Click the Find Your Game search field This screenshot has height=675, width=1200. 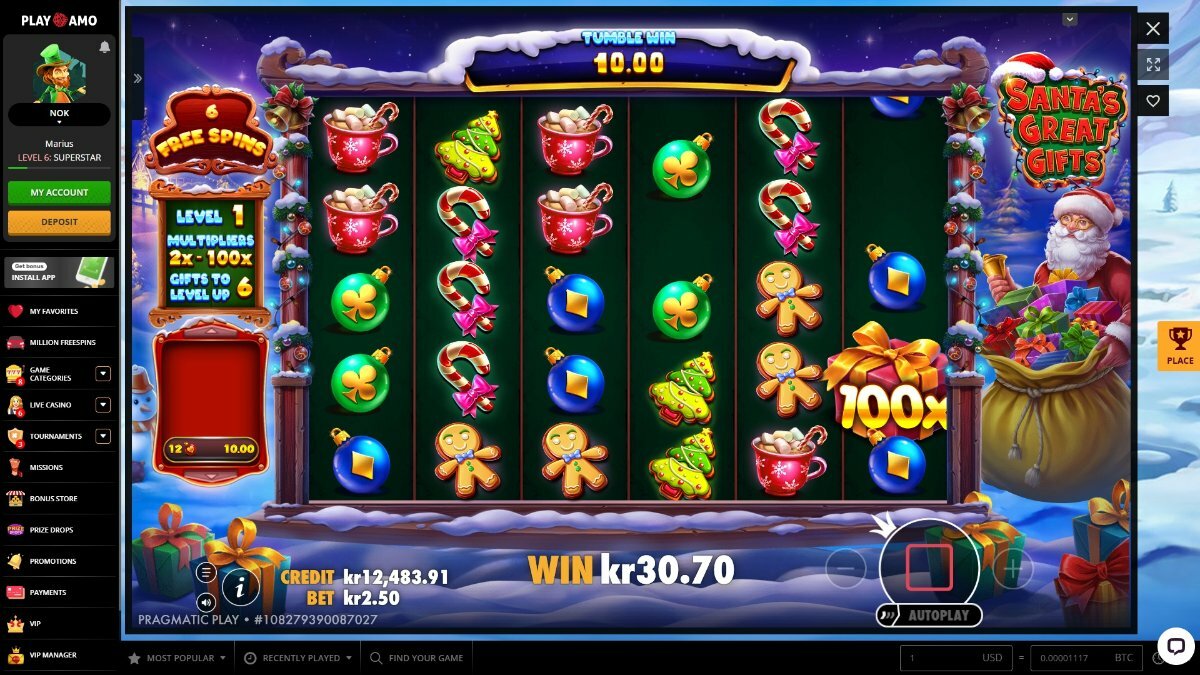[x=425, y=658]
